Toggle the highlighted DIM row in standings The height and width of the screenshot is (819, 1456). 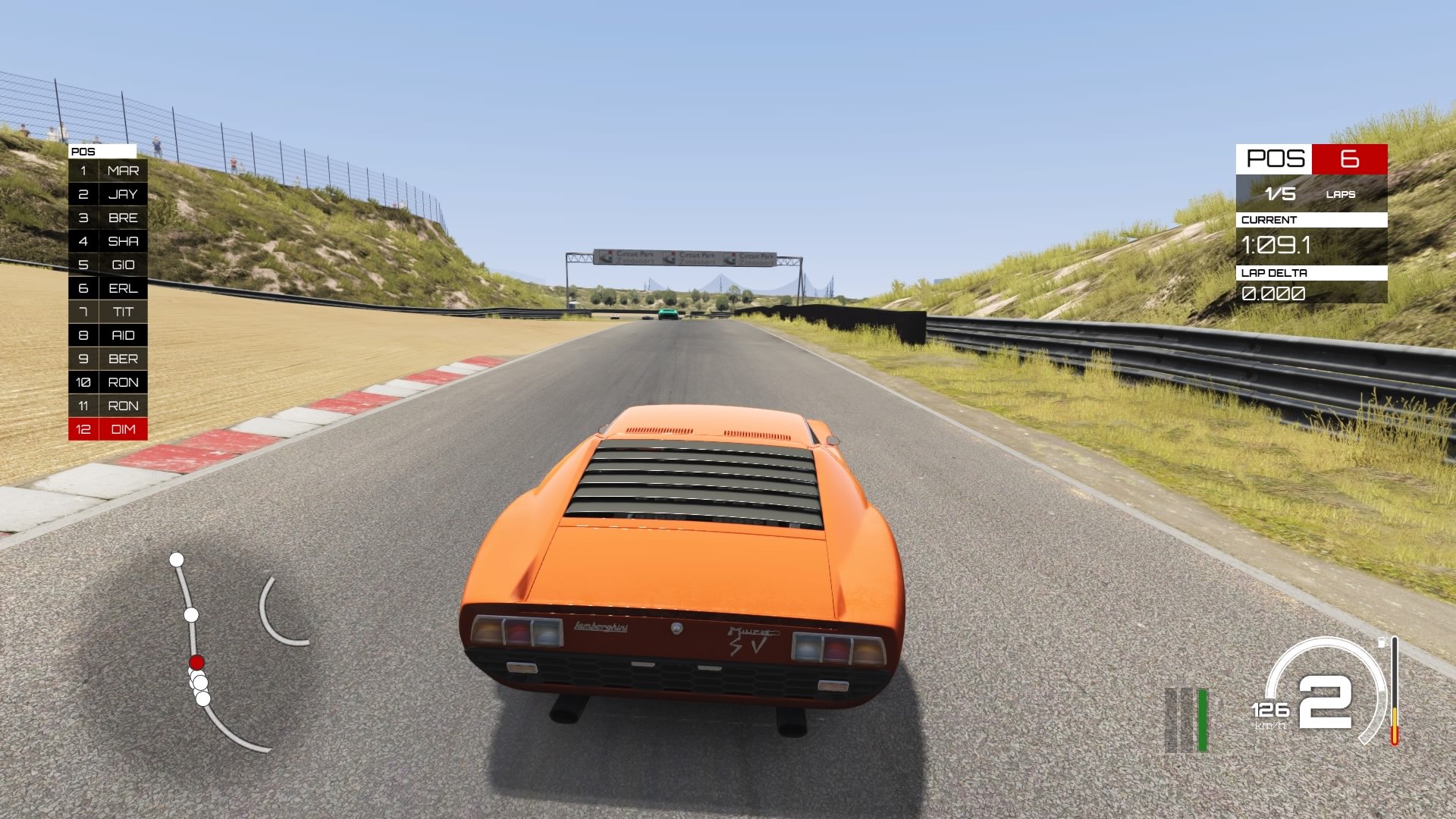pos(106,430)
